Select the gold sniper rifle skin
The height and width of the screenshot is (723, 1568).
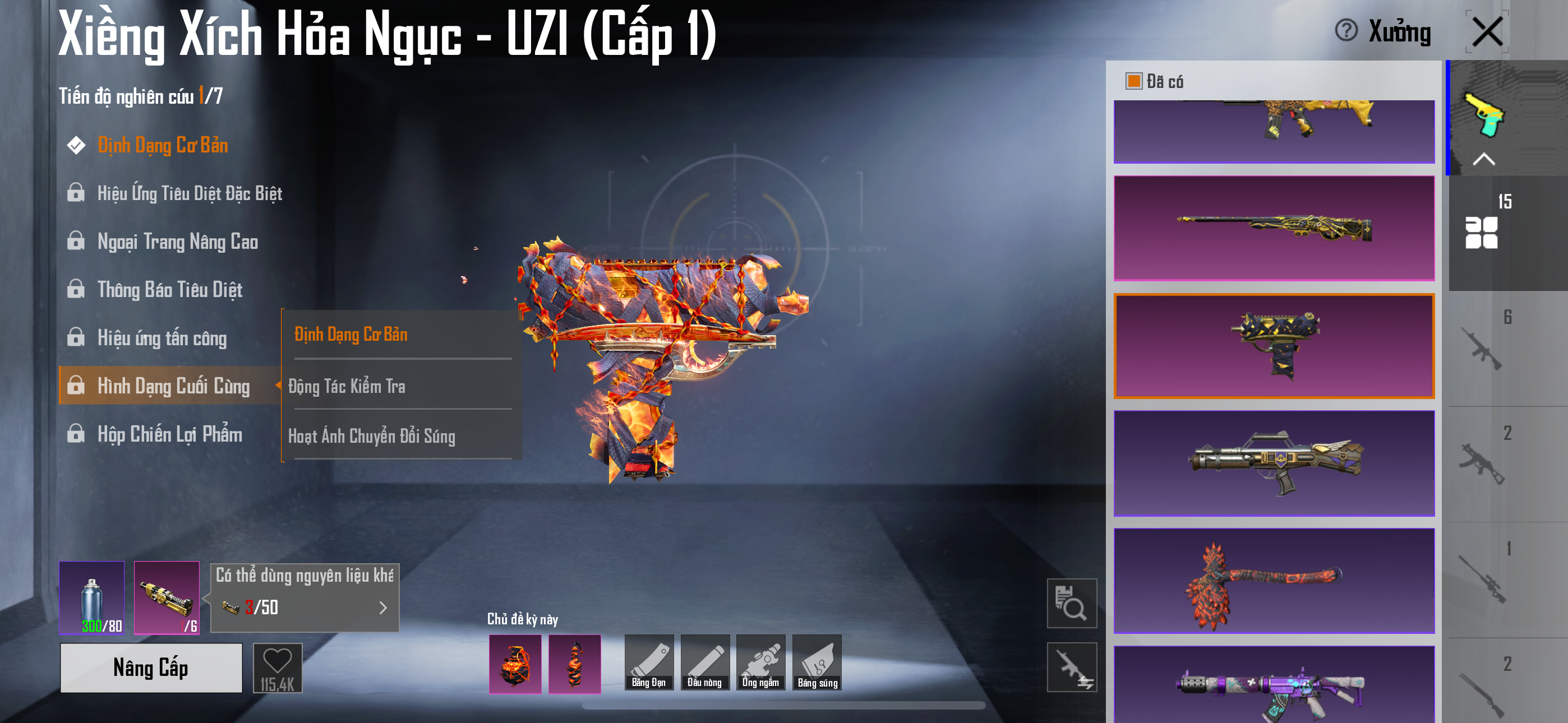tap(1274, 228)
